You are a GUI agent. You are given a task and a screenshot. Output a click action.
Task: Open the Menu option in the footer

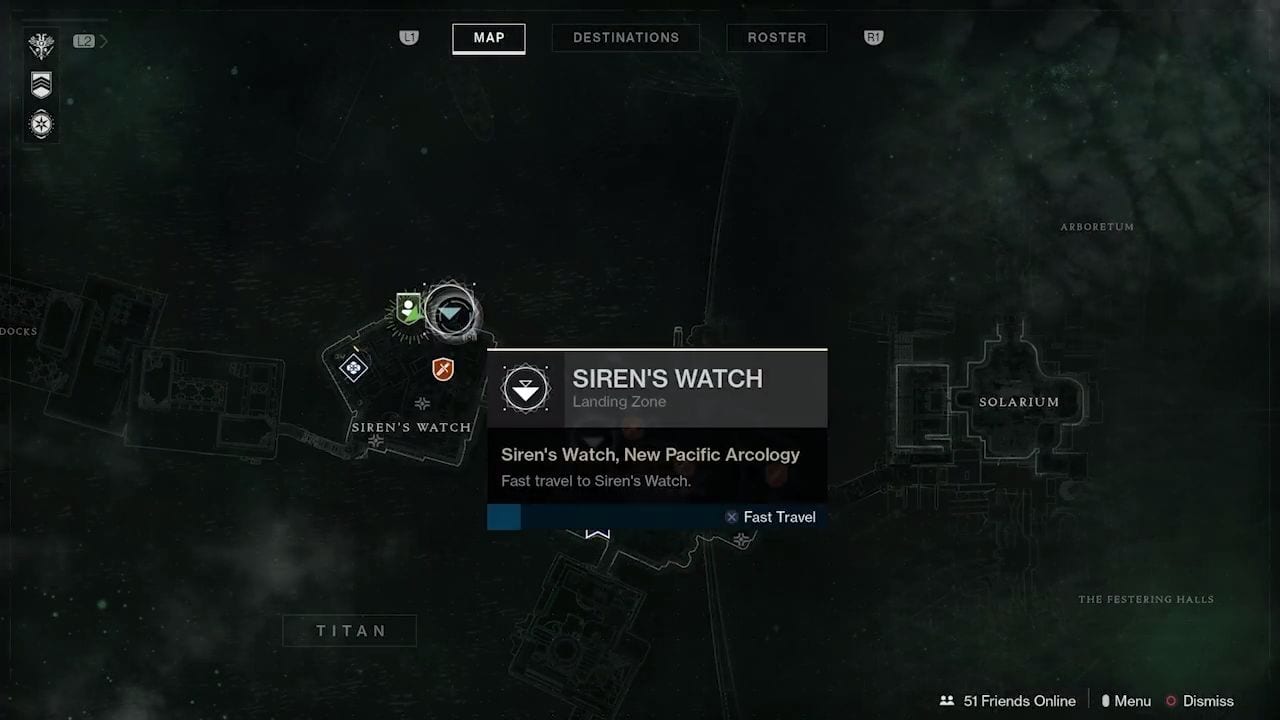[x=1125, y=701]
